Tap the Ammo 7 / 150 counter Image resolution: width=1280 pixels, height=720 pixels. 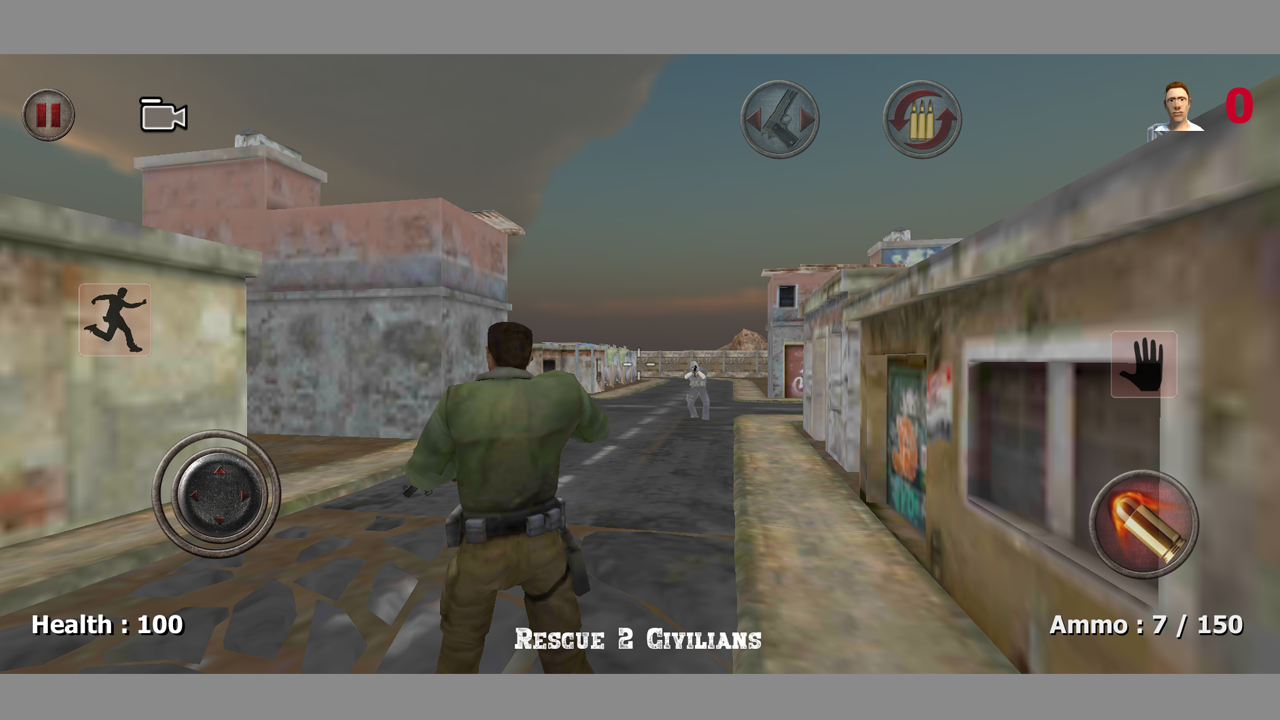1144,625
